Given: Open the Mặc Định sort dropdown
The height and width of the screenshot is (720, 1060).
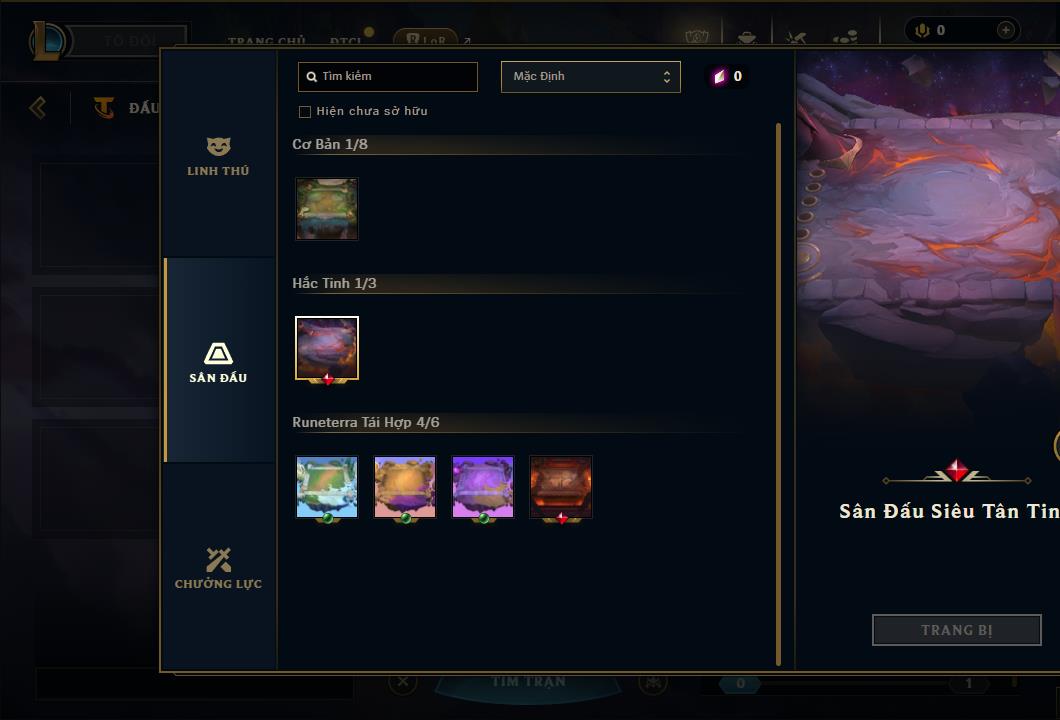Looking at the screenshot, I should (590, 77).
